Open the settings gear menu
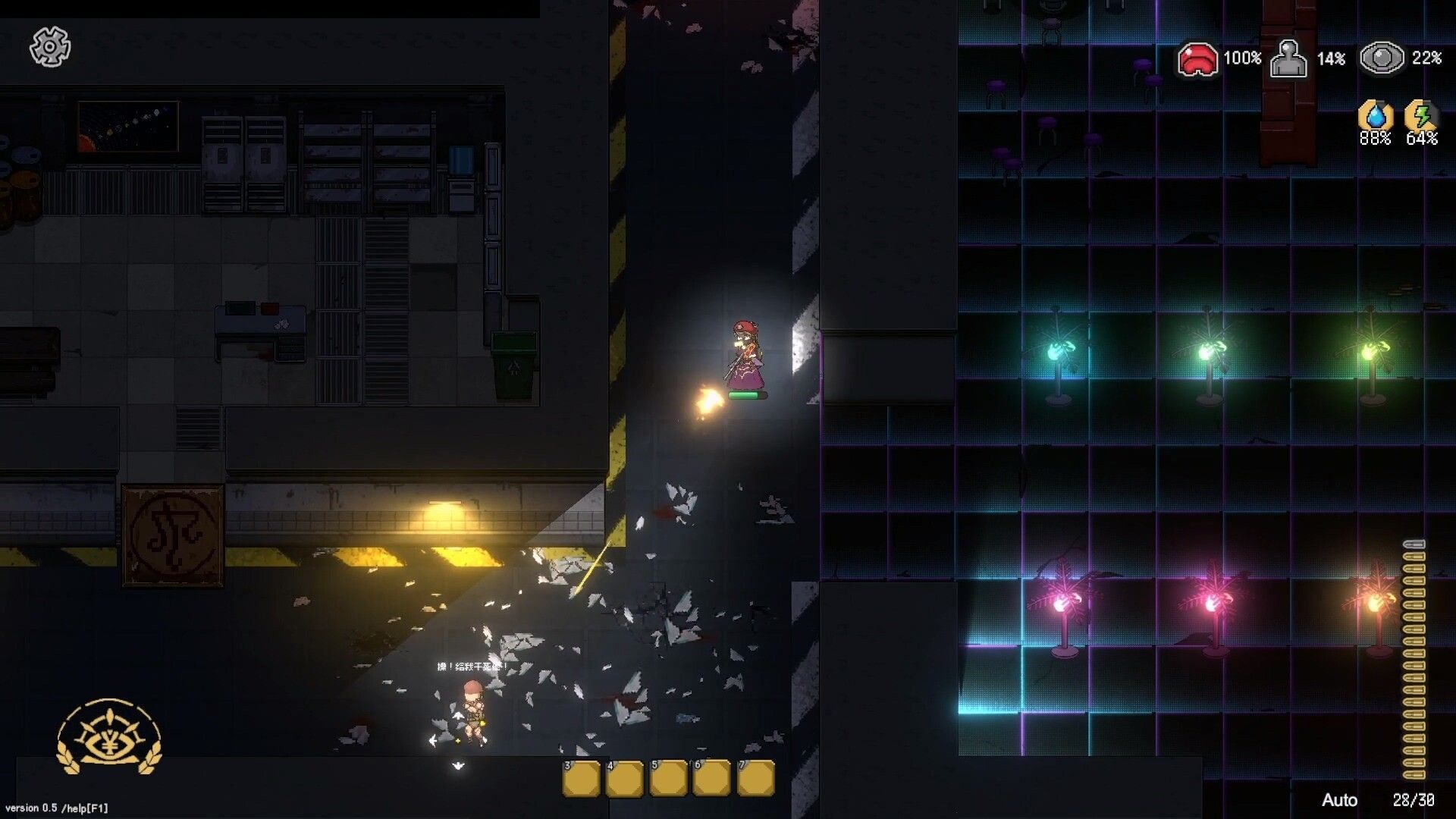Screen dimensions: 1456x819 click(x=50, y=47)
